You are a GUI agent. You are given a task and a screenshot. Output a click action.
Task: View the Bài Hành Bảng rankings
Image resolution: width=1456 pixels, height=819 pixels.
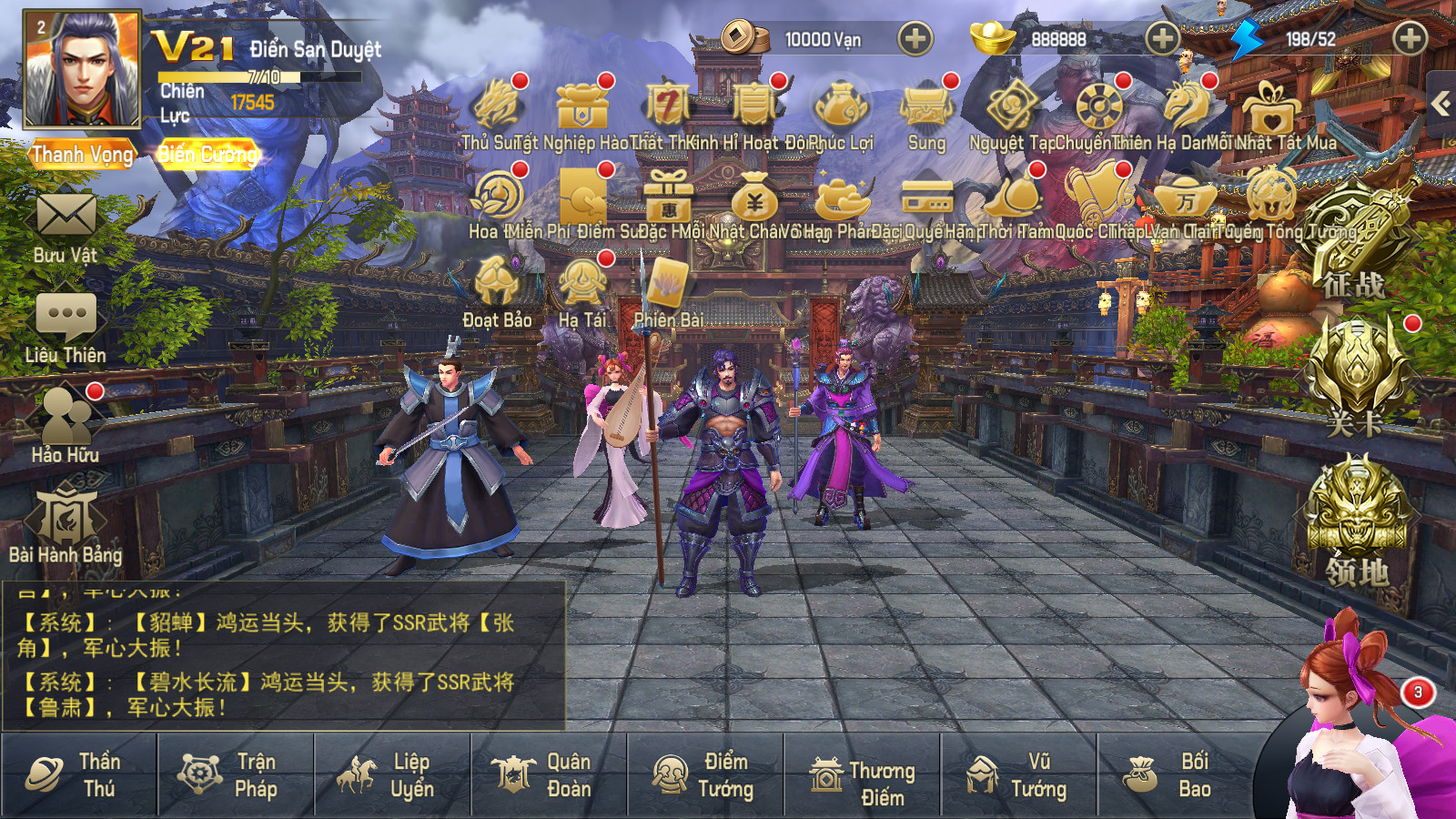click(x=66, y=519)
